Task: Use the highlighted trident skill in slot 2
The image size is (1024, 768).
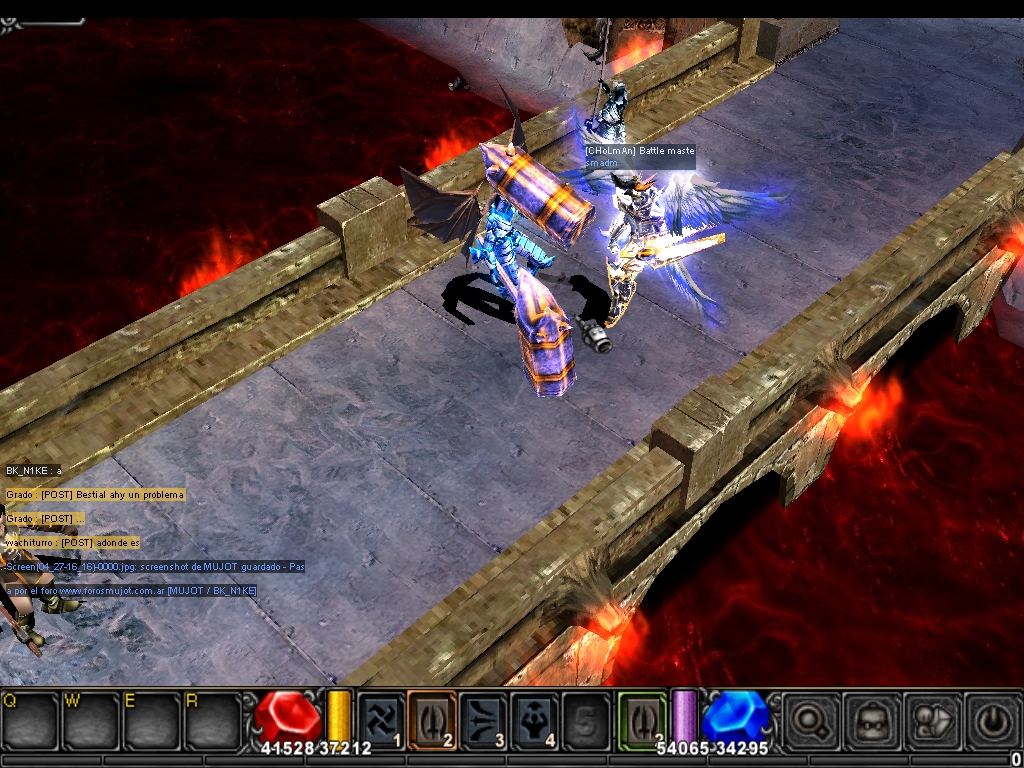Action: [x=432, y=720]
